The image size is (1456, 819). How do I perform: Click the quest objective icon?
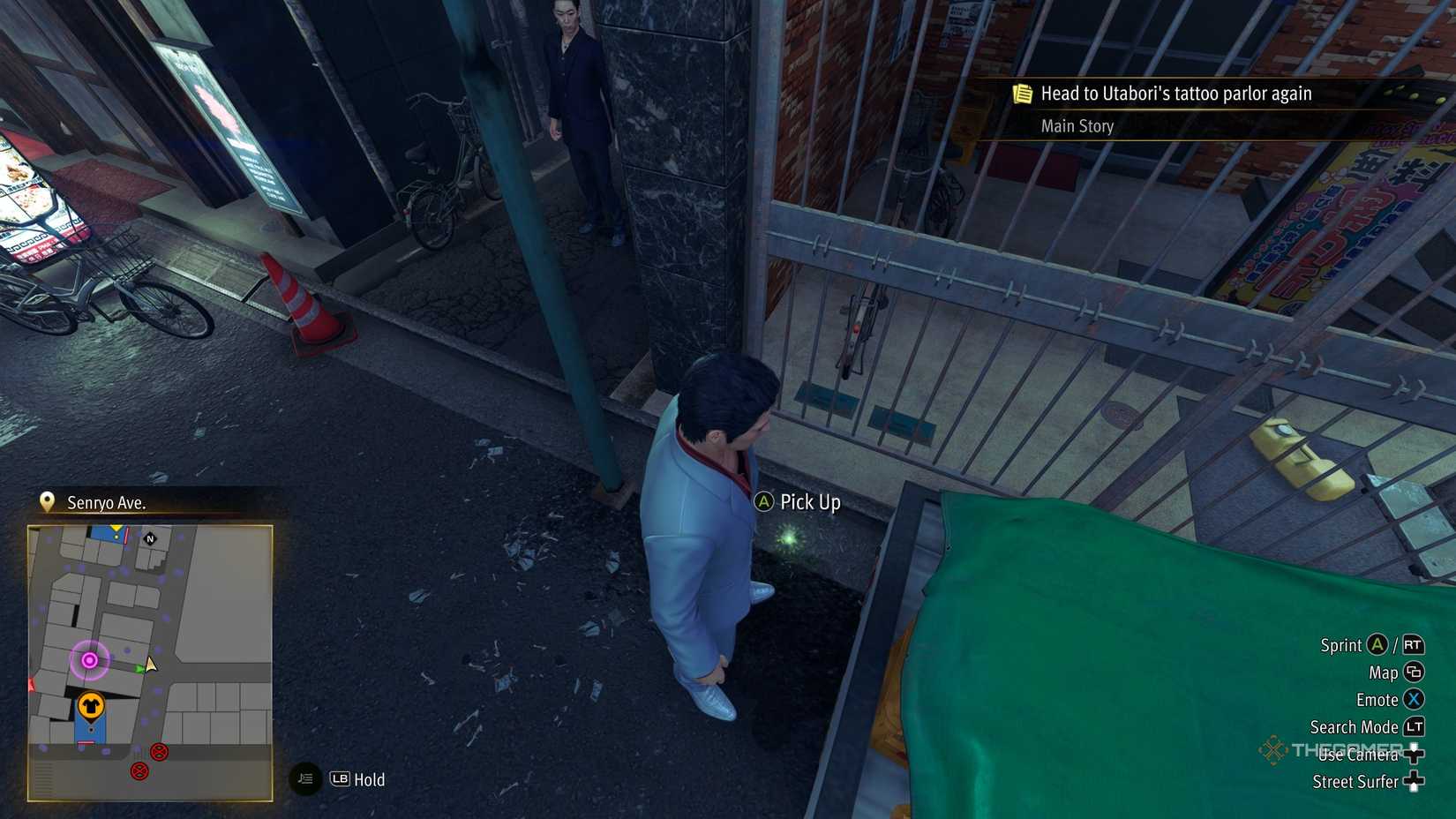(1023, 93)
